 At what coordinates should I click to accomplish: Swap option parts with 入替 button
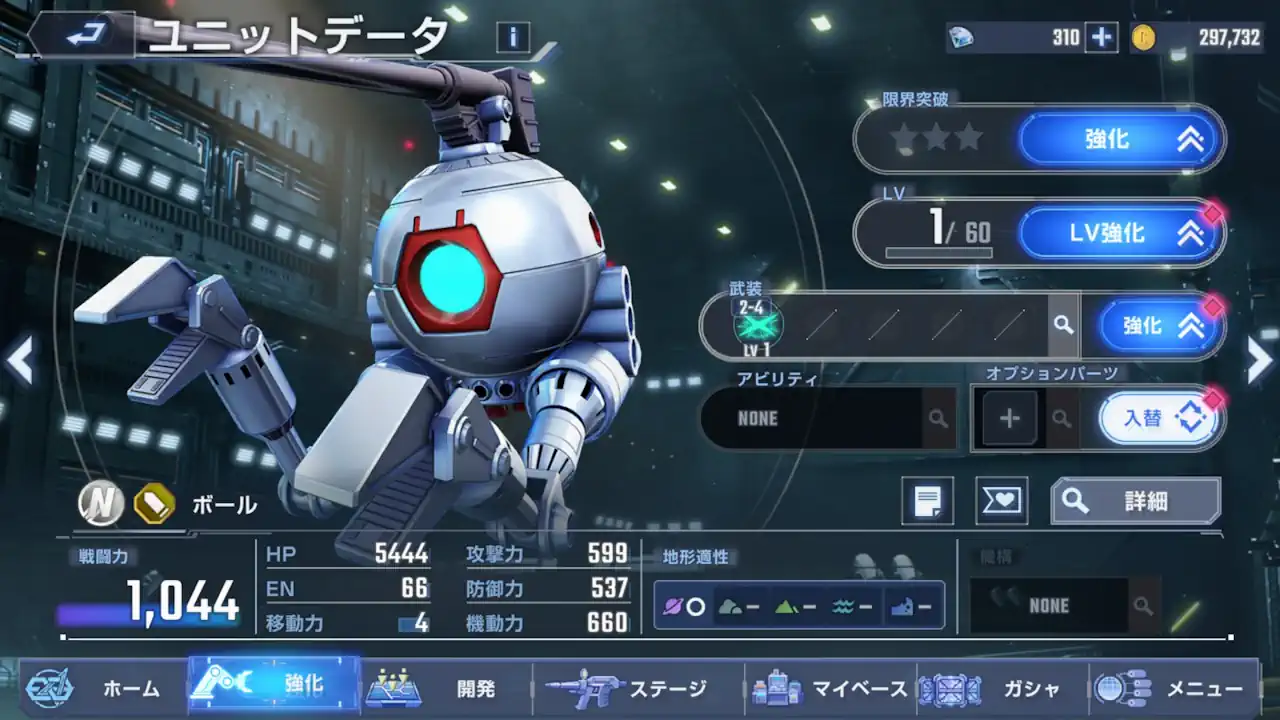pos(1158,418)
